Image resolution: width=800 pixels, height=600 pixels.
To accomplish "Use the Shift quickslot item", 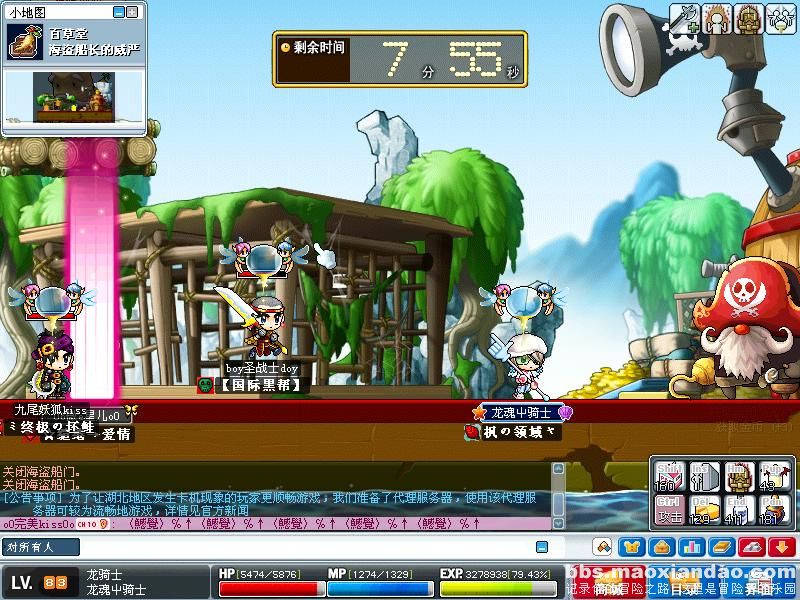I will 670,477.
